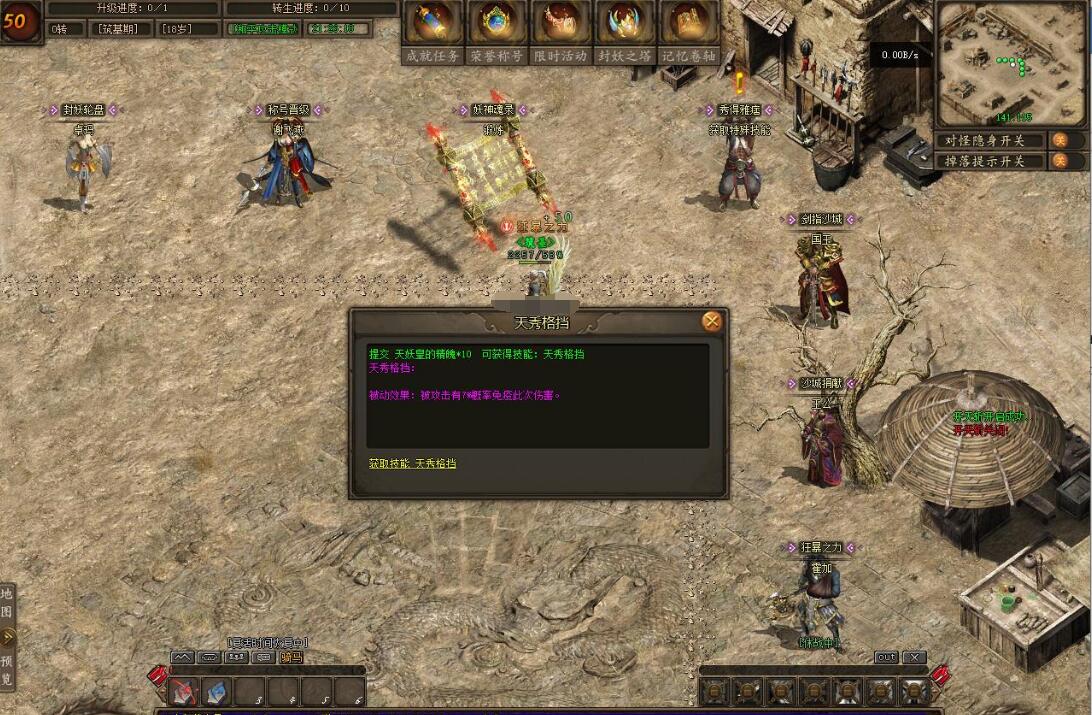Open the 预览 preview side tab

[x=7, y=670]
